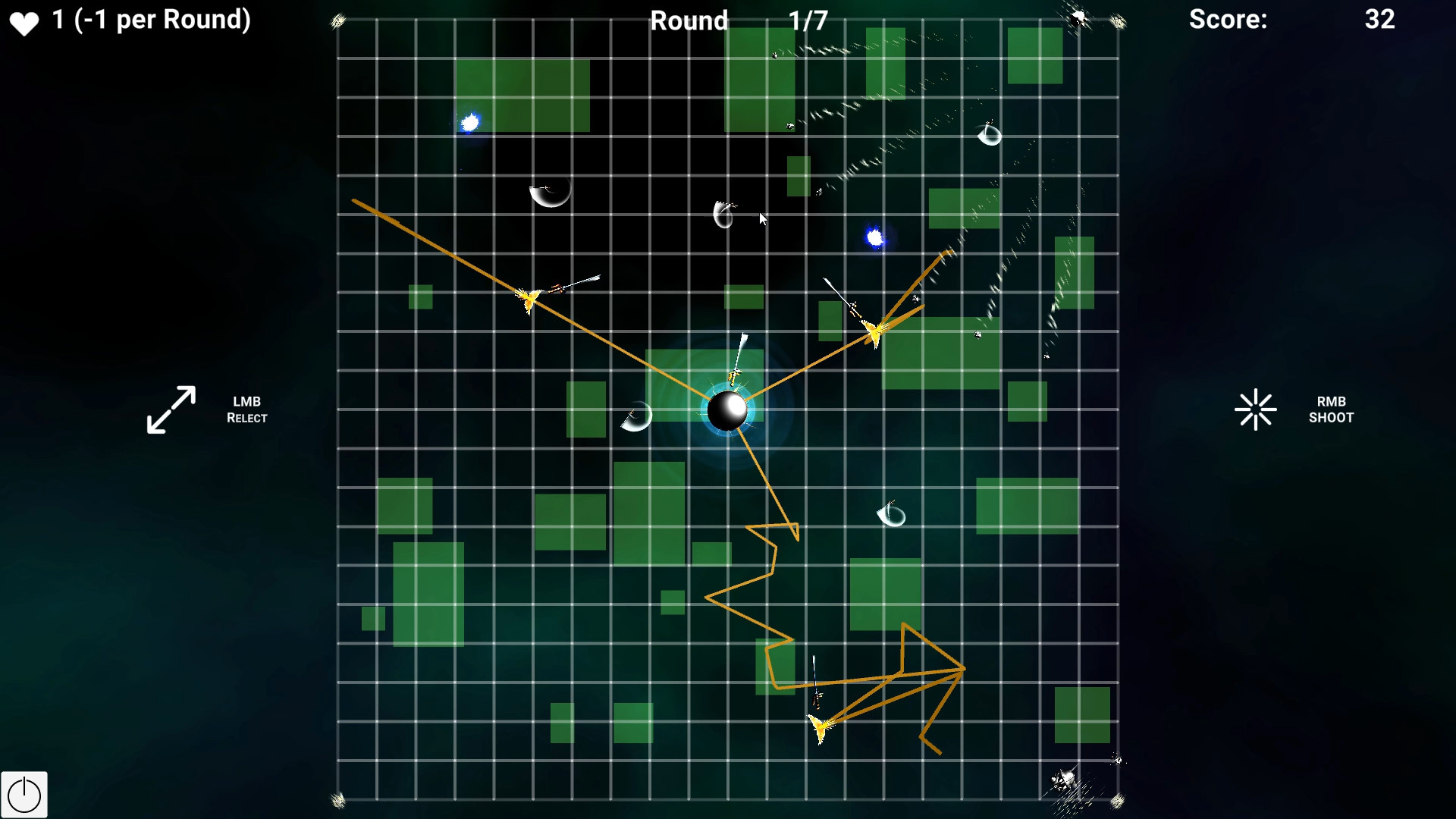Click the crescent moon left of the cannonball
The height and width of the screenshot is (819, 1456).
[x=635, y=417]
